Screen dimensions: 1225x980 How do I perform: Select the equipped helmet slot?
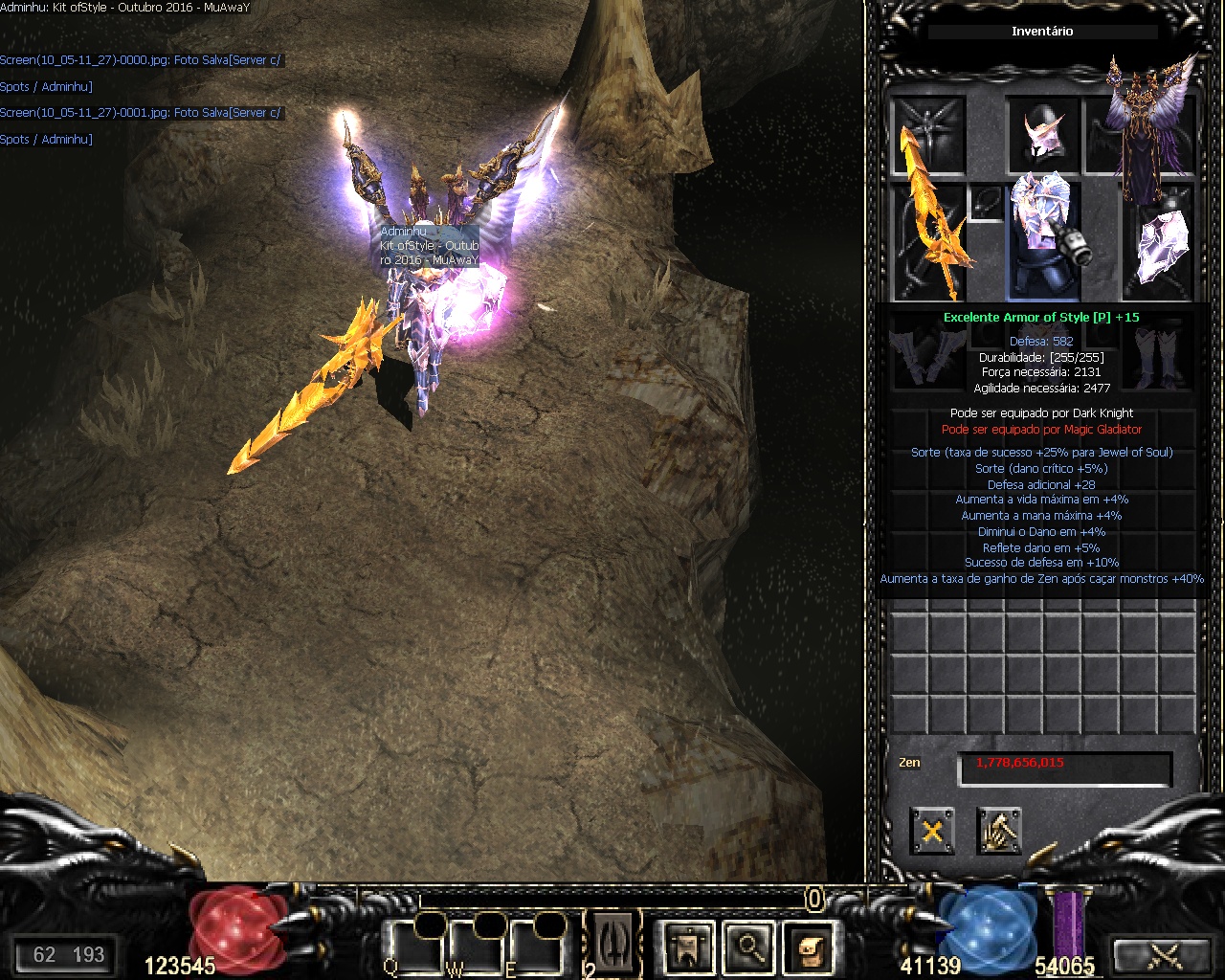[1042, 134]
